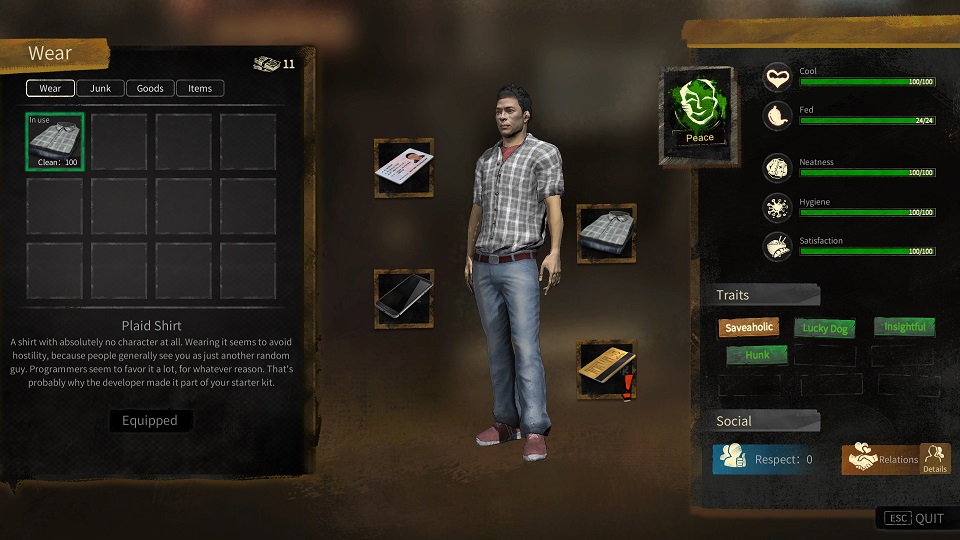
Task: Open the cardboard sign slot with alert
Action: click(606, 370)
